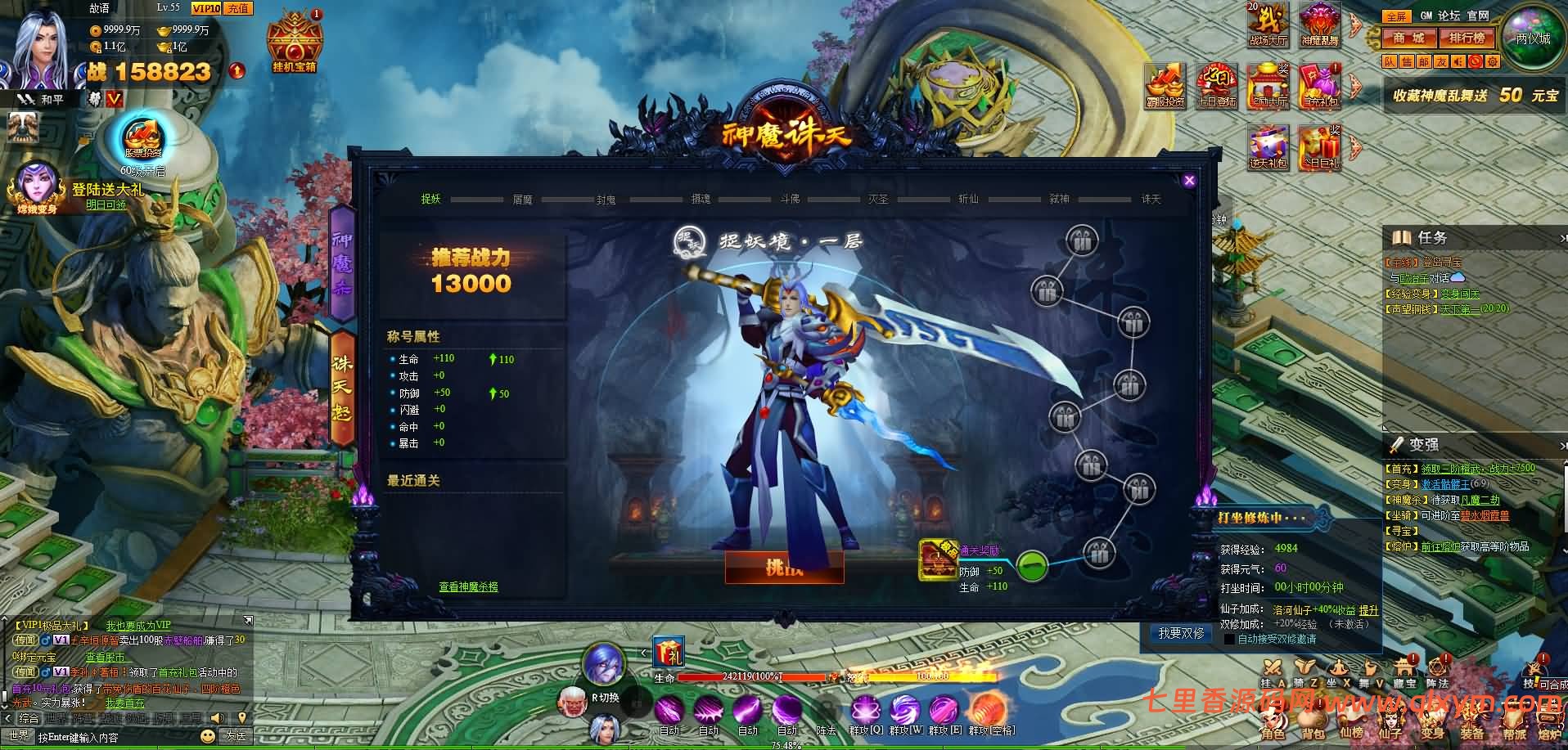This screenshot has width=1568, height=750.
Task: Start the 挑战 challenge button
Action: (783, 567)
